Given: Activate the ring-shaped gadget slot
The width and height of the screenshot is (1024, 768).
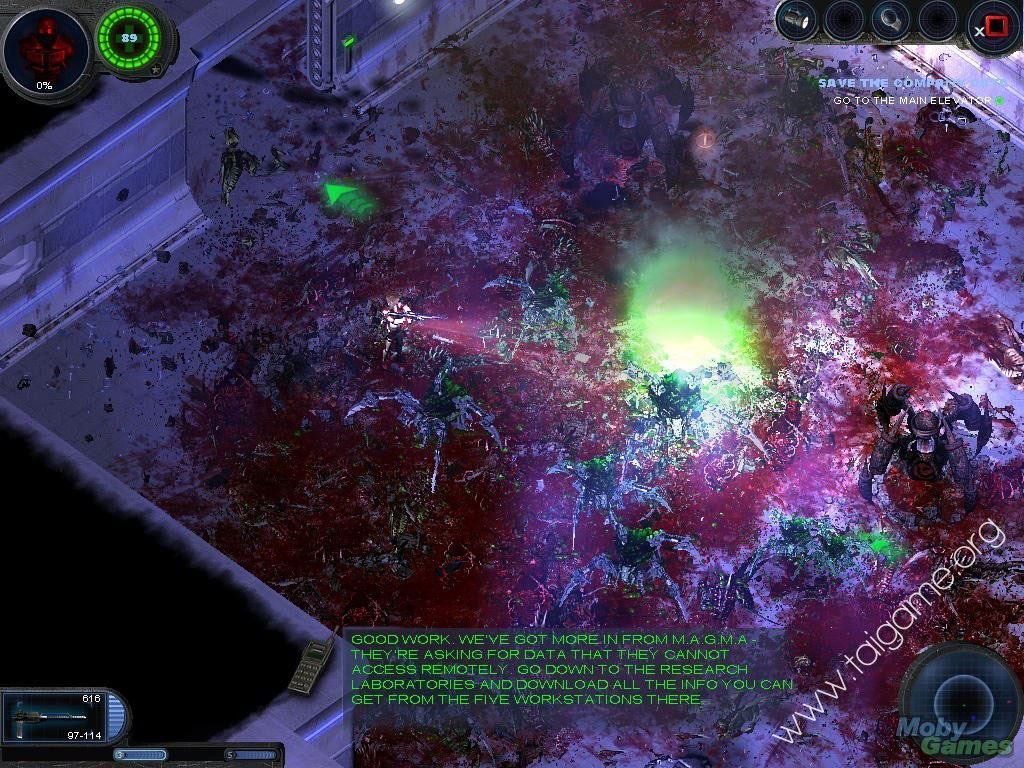Looking at the screenshot, I should 889,20.
